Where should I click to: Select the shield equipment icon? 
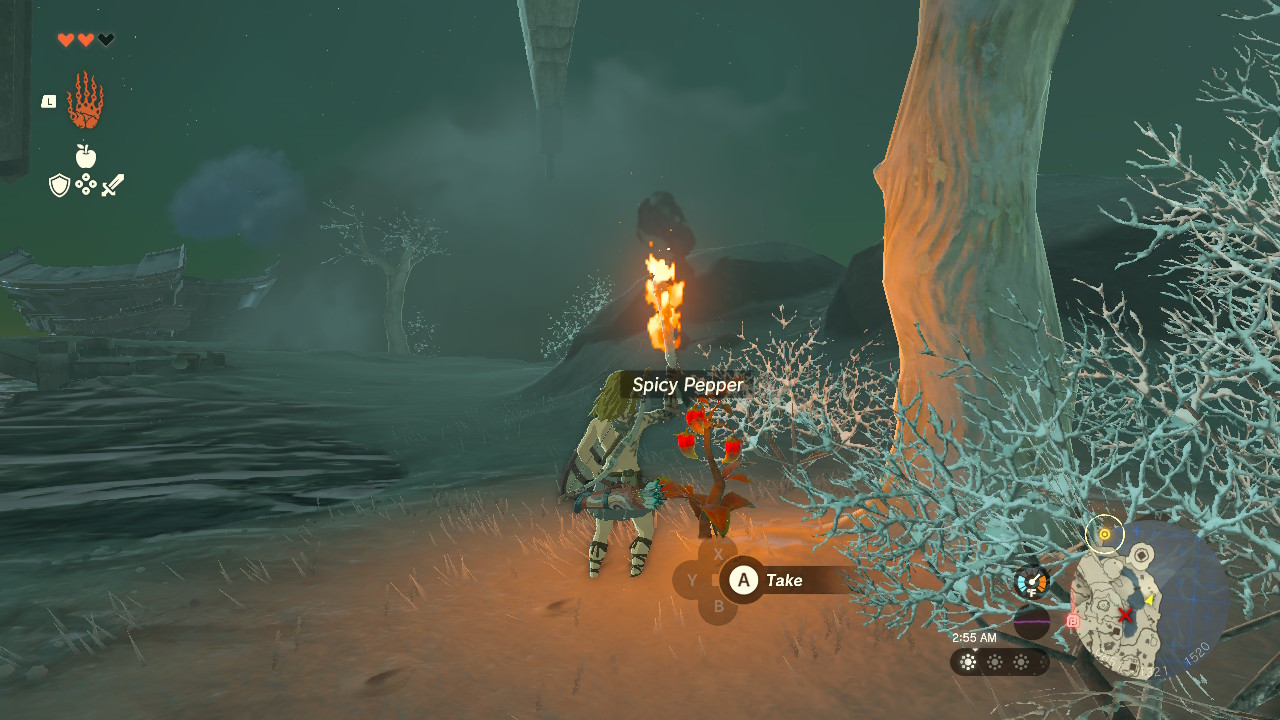pyautogui.click(x=58, y=184)
